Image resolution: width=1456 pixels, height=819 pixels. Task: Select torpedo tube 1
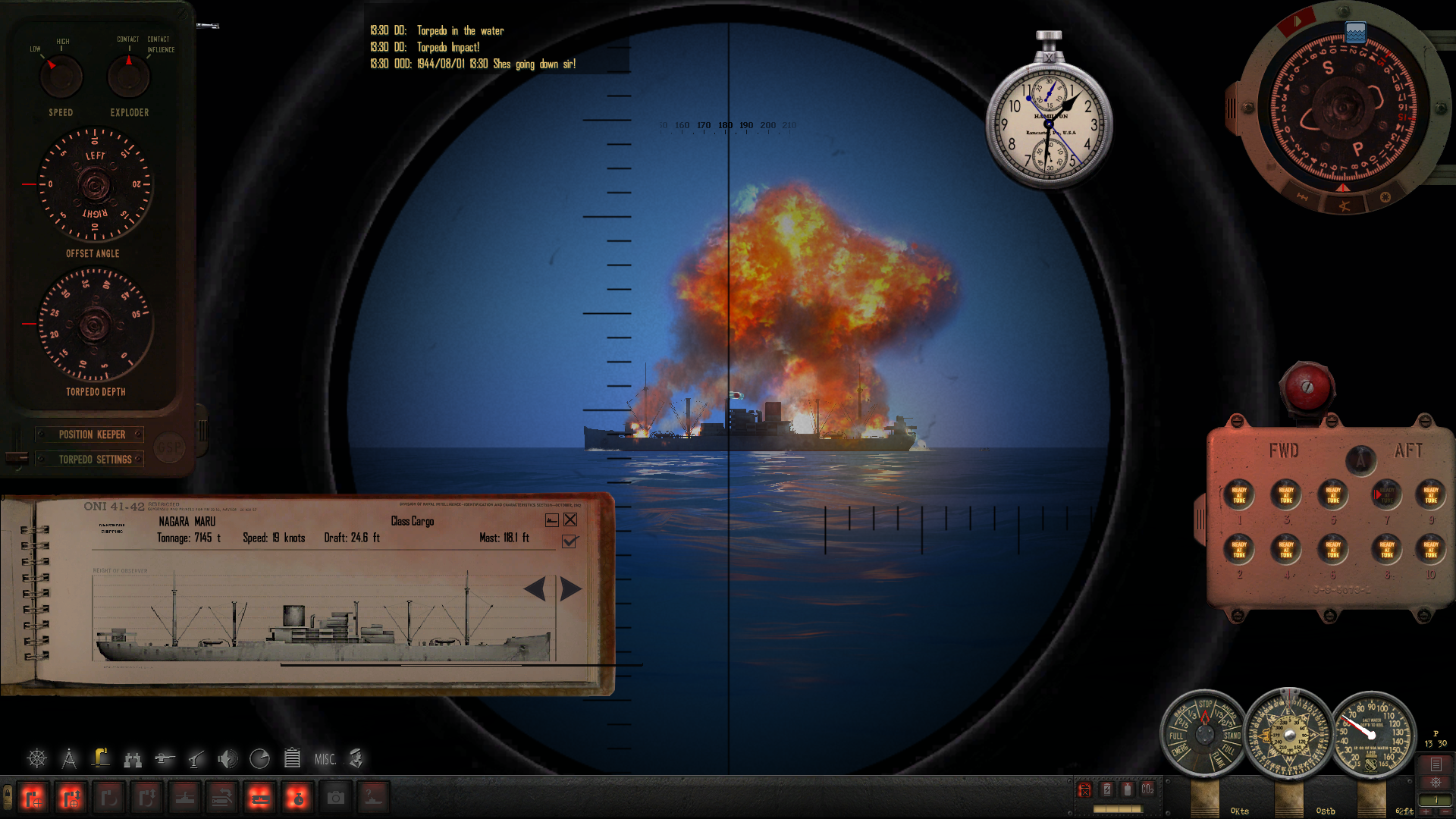pyautogui.click(x=1239, y=495)
